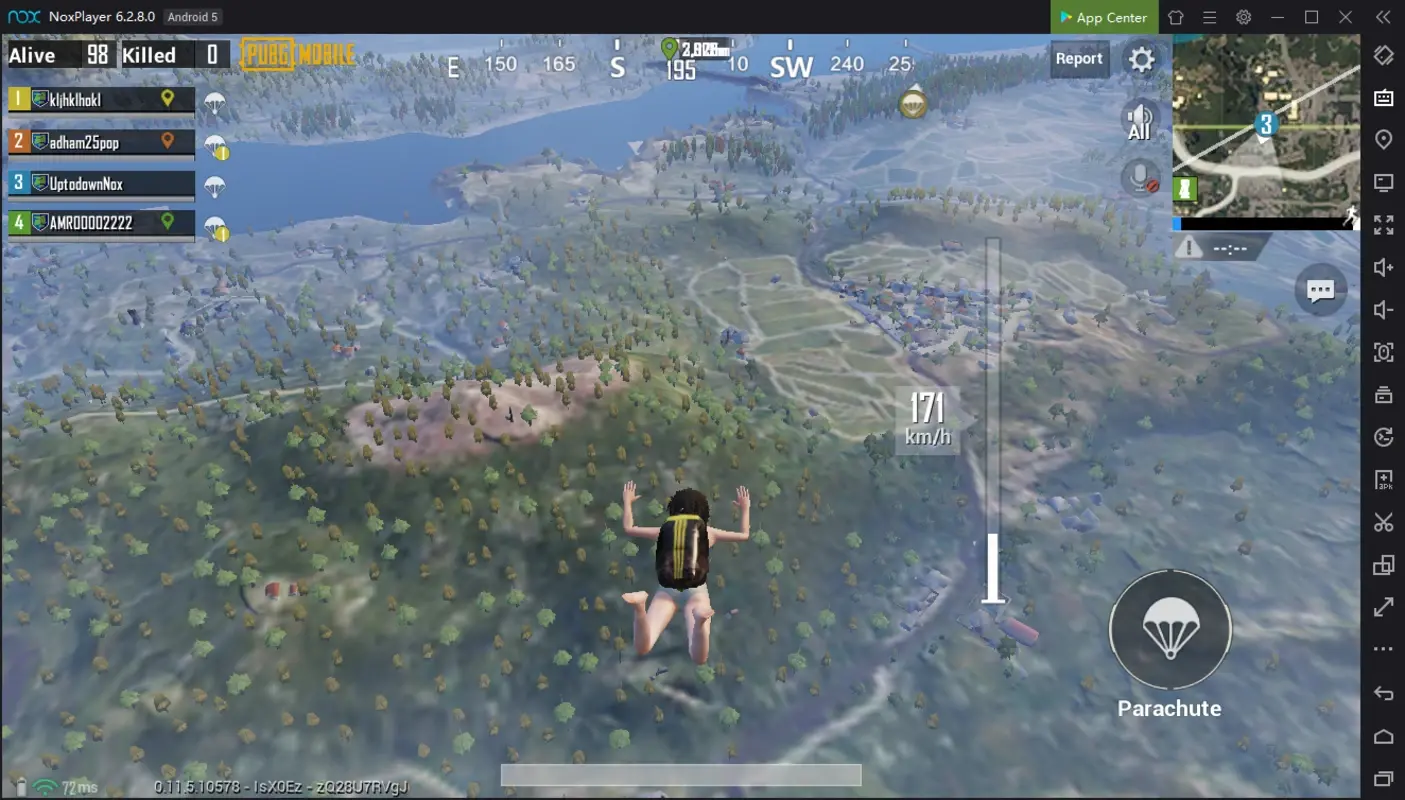
Task: Take a screenshot using the sidebar camera icon
Action: tap(1383, 352)
